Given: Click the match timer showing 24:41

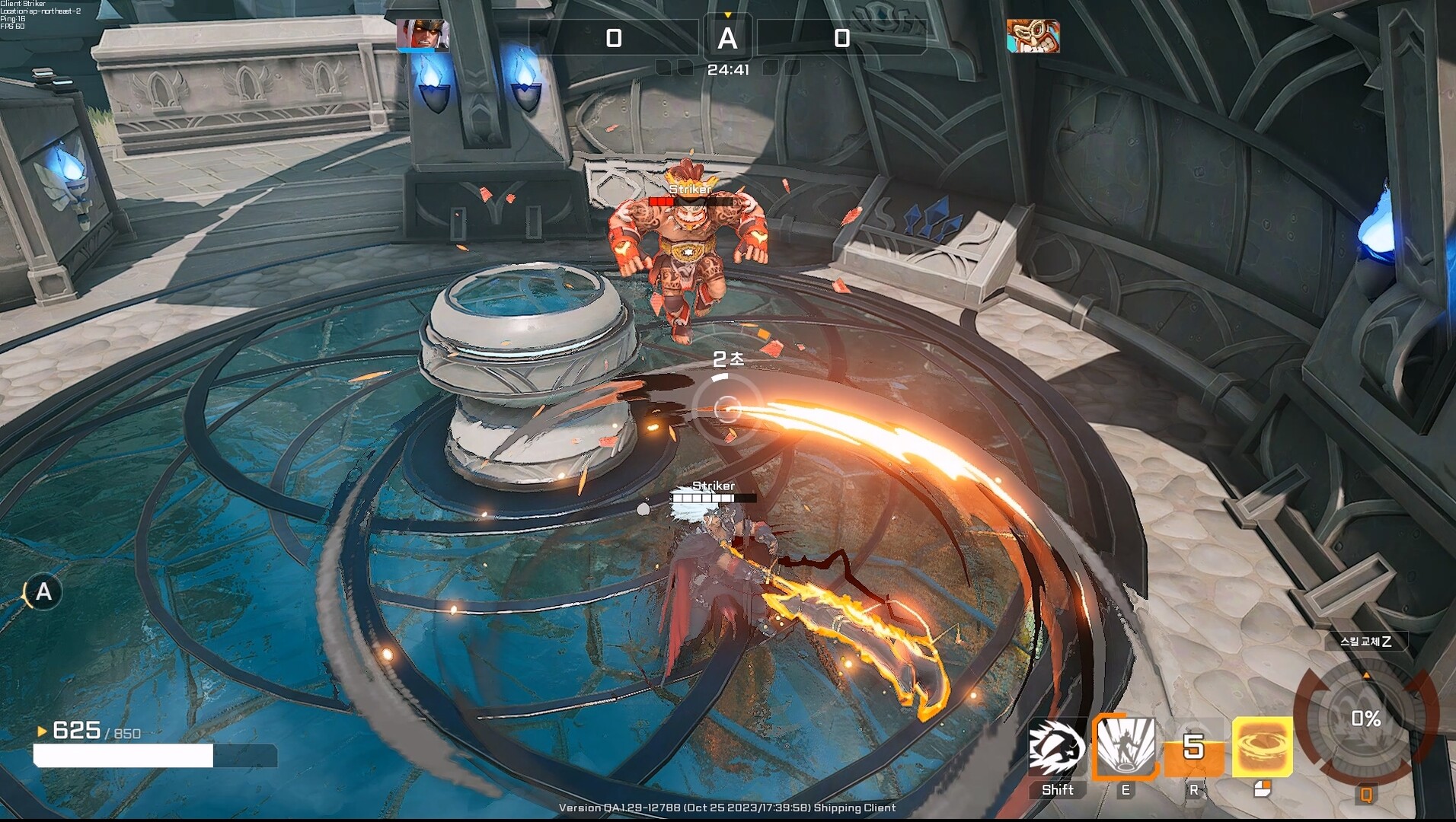Looking at the screenshot, I should [x=729, y=68].
